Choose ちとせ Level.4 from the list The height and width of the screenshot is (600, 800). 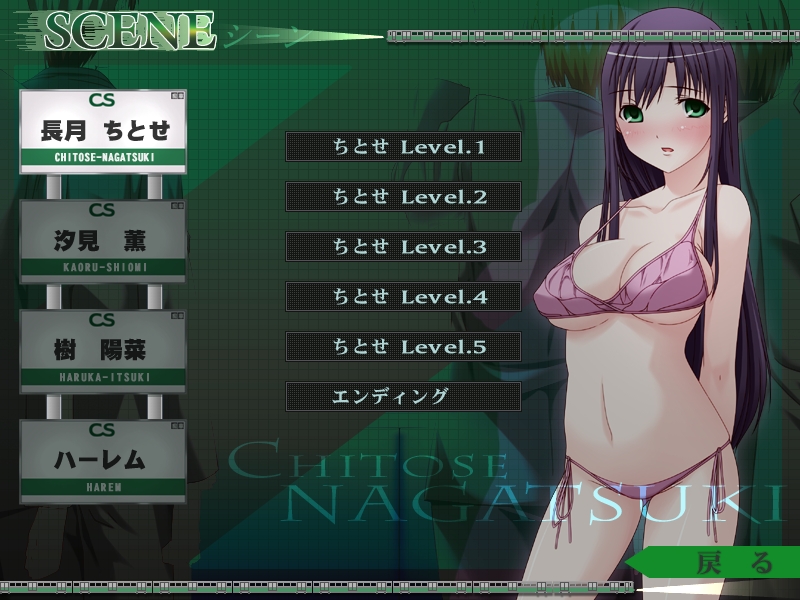[x=403, y=297]
